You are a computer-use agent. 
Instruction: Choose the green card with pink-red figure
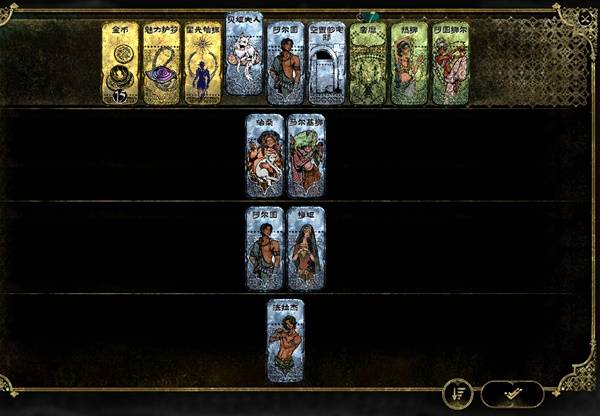(x=450, y=64)
